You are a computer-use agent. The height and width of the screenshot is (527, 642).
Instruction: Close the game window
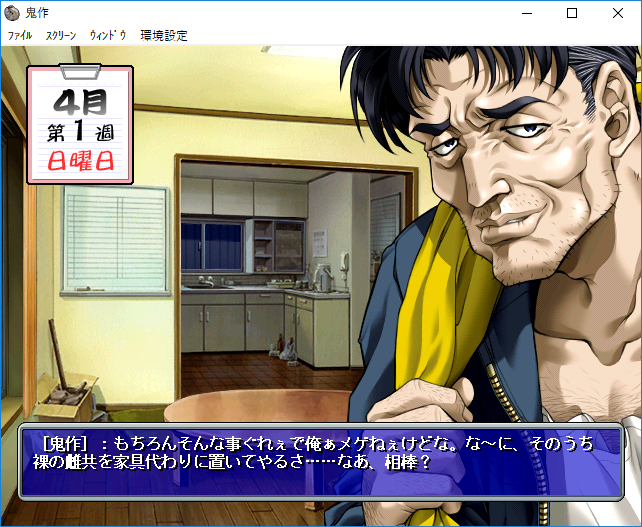coord(618,13)
